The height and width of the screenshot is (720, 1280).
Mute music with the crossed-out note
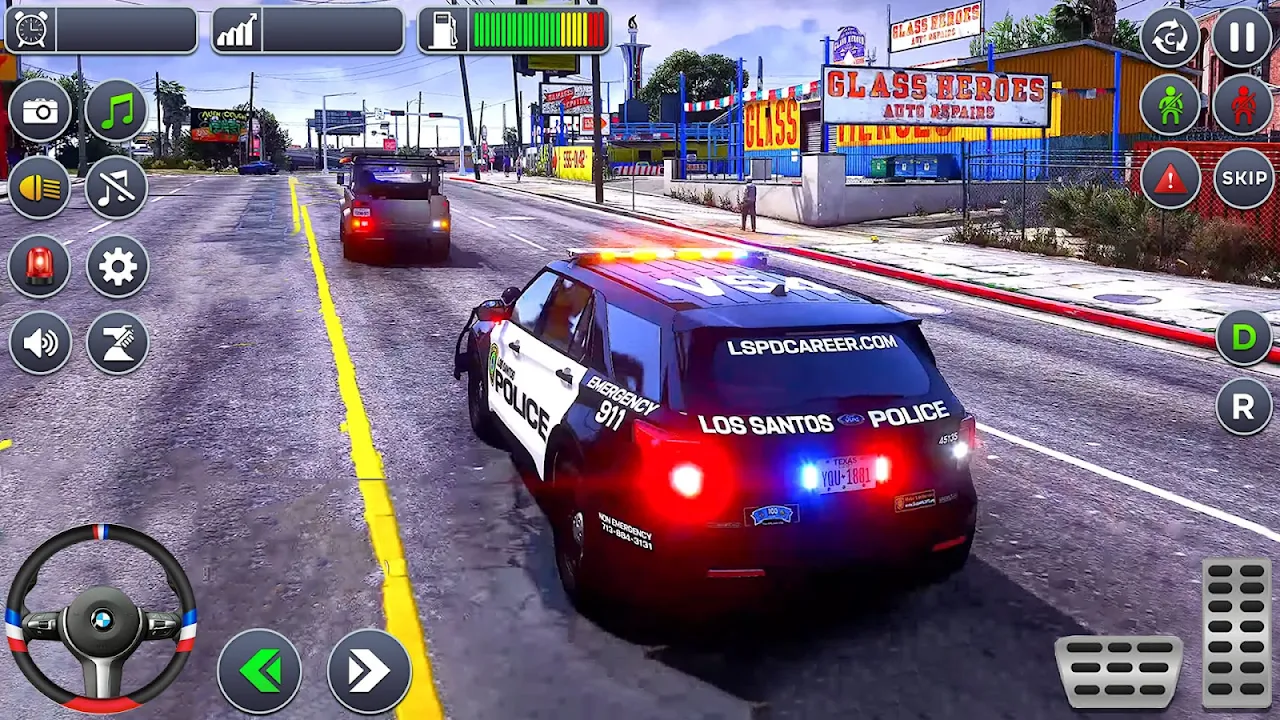[x=117, y=188]
